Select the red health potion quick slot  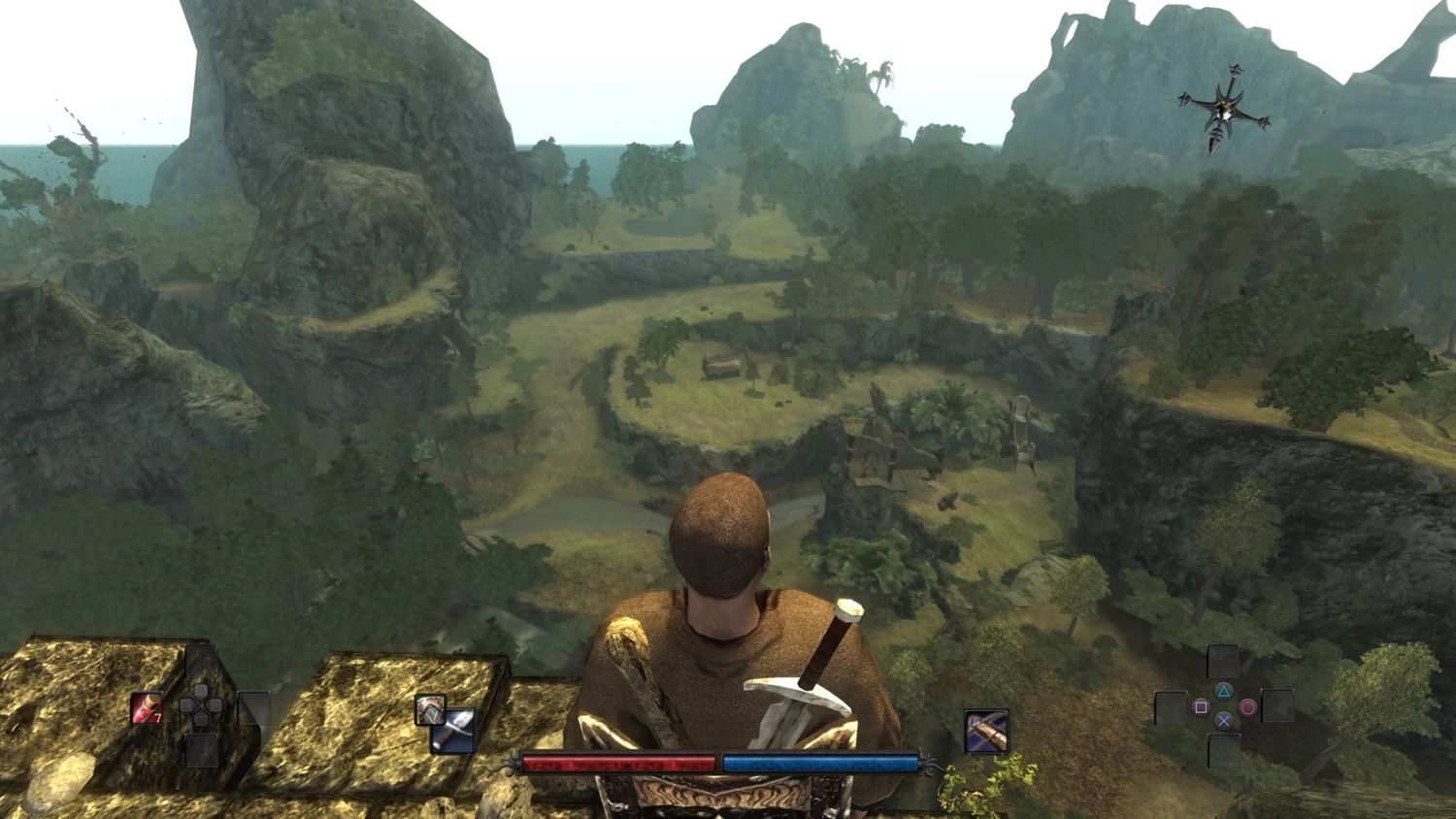[147, 708]
